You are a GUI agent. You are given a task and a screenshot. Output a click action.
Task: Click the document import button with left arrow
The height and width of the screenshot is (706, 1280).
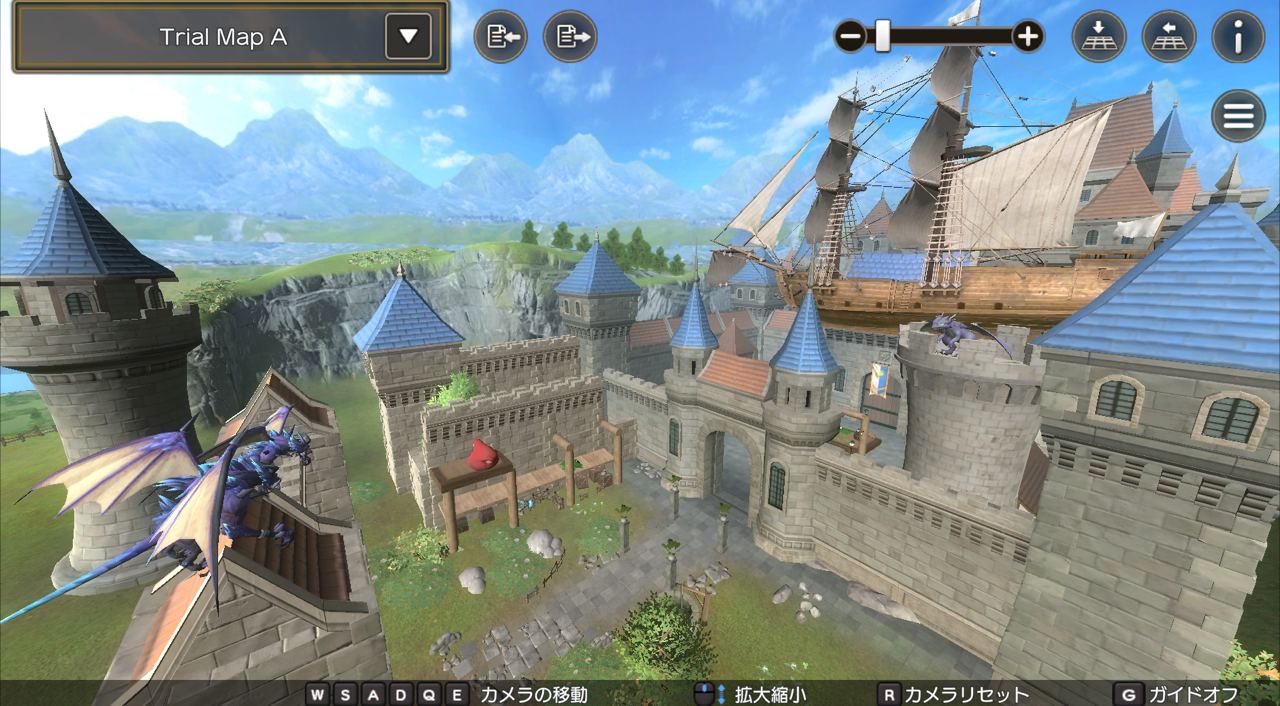click(500, 37)
